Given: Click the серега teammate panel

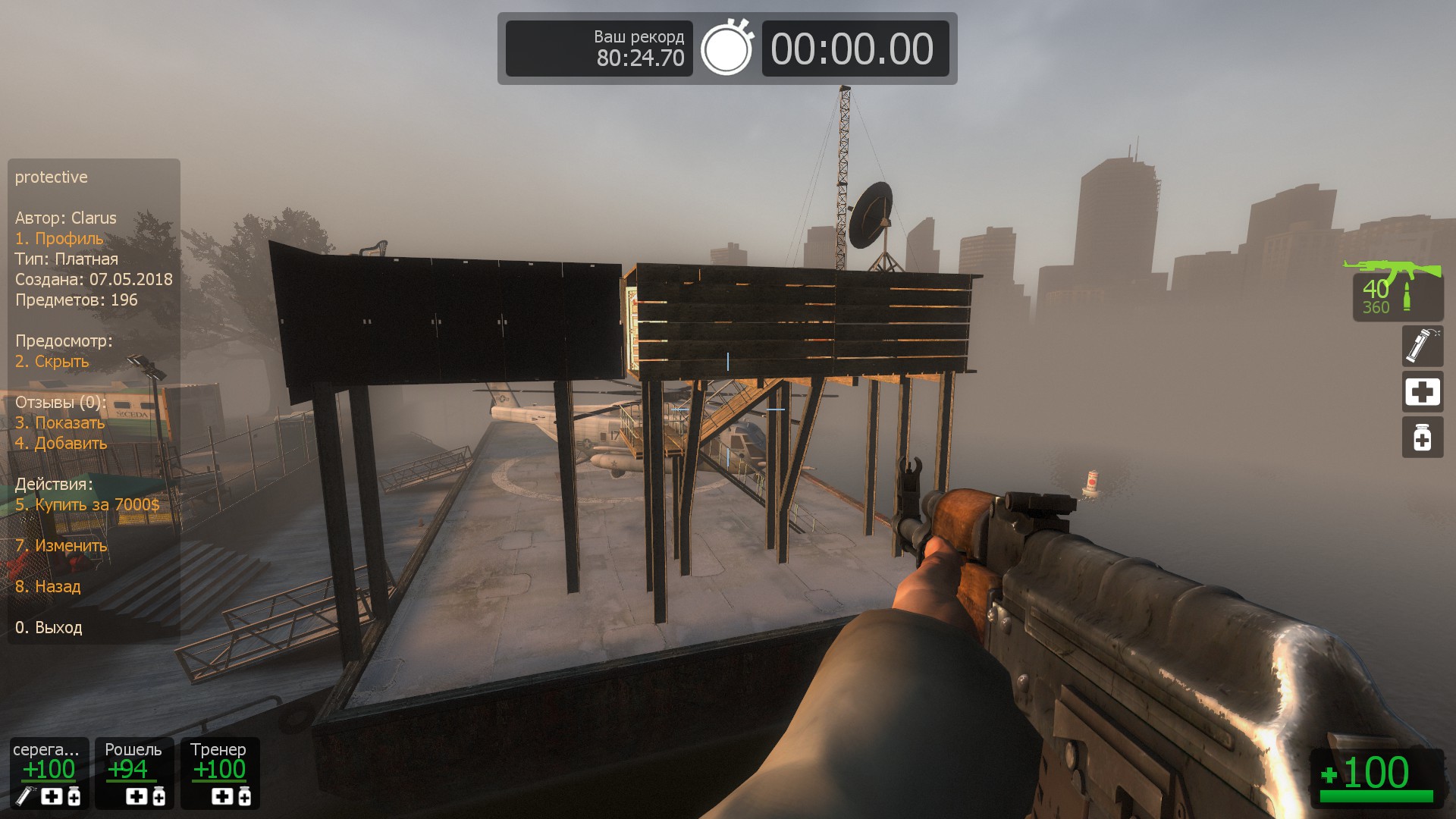Looking at the screenshot, I should (49, 773).
